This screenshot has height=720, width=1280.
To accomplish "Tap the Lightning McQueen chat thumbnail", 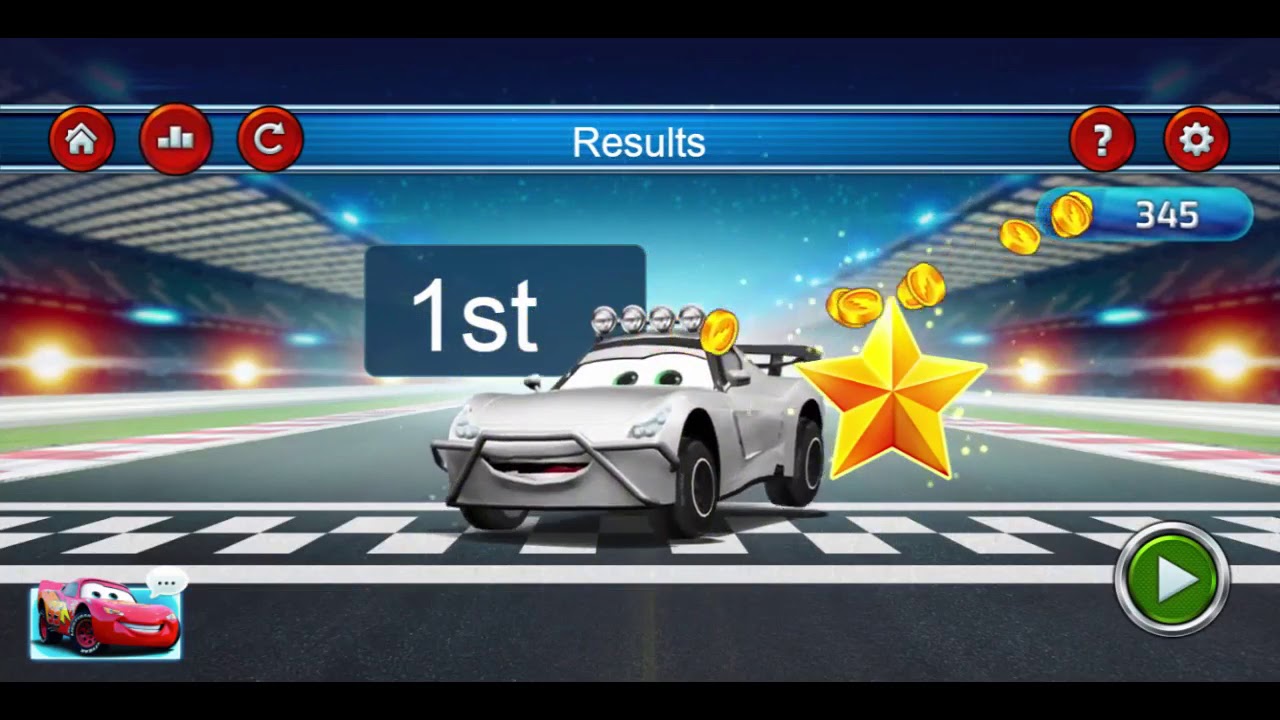I will 106,620.
